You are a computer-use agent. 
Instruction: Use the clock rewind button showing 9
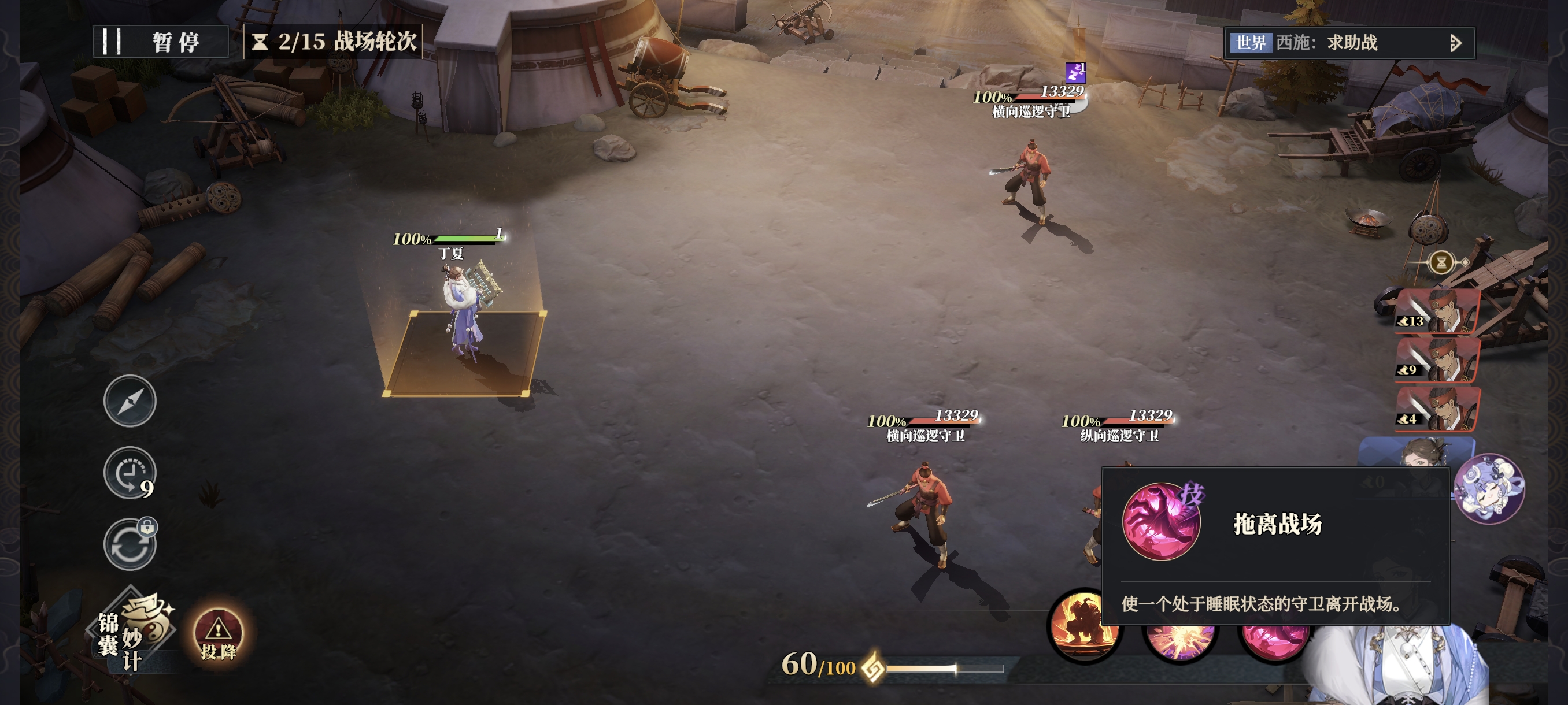[x=129, y=473]
